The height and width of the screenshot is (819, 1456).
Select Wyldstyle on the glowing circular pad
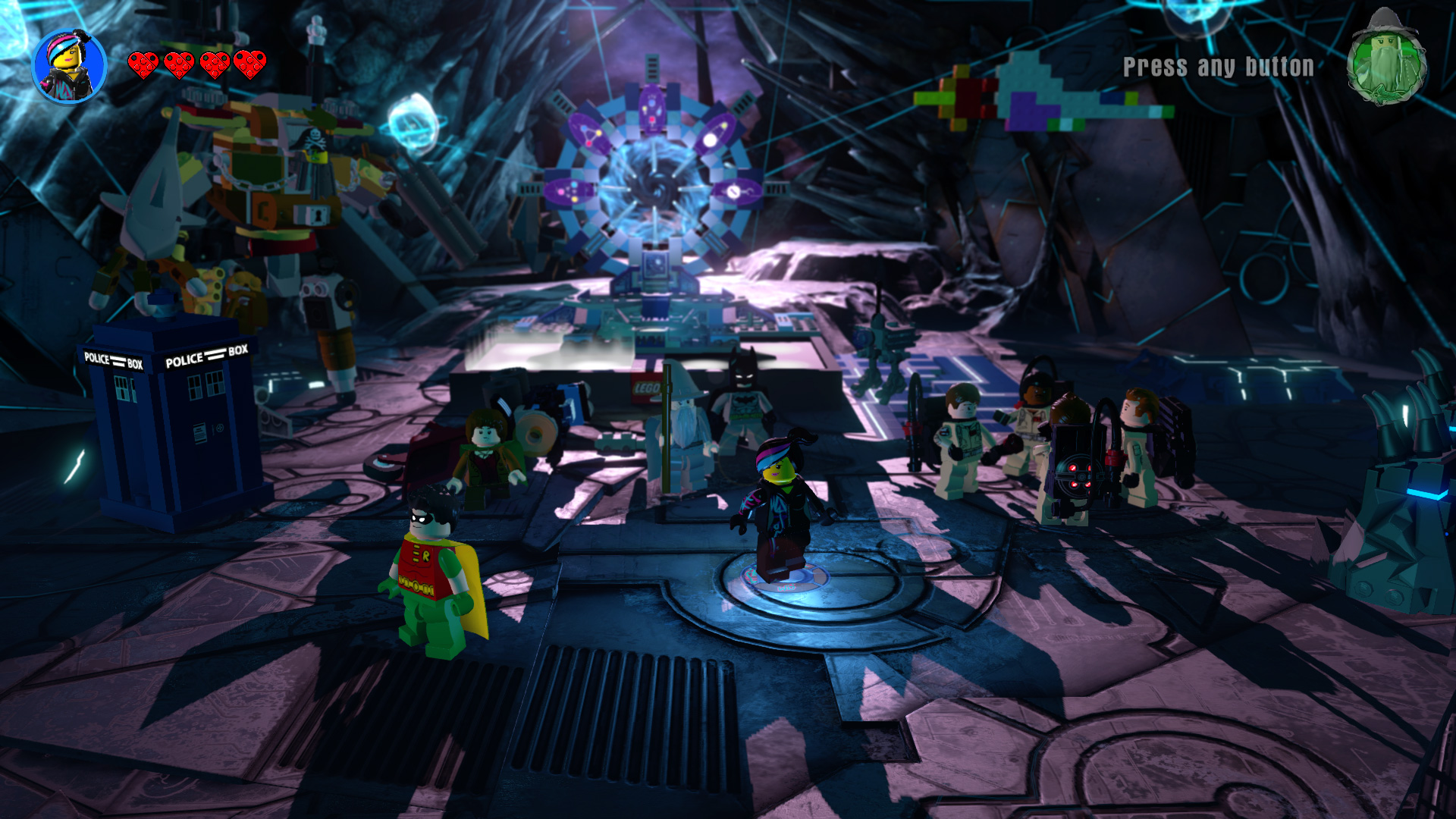coord(781,500)
